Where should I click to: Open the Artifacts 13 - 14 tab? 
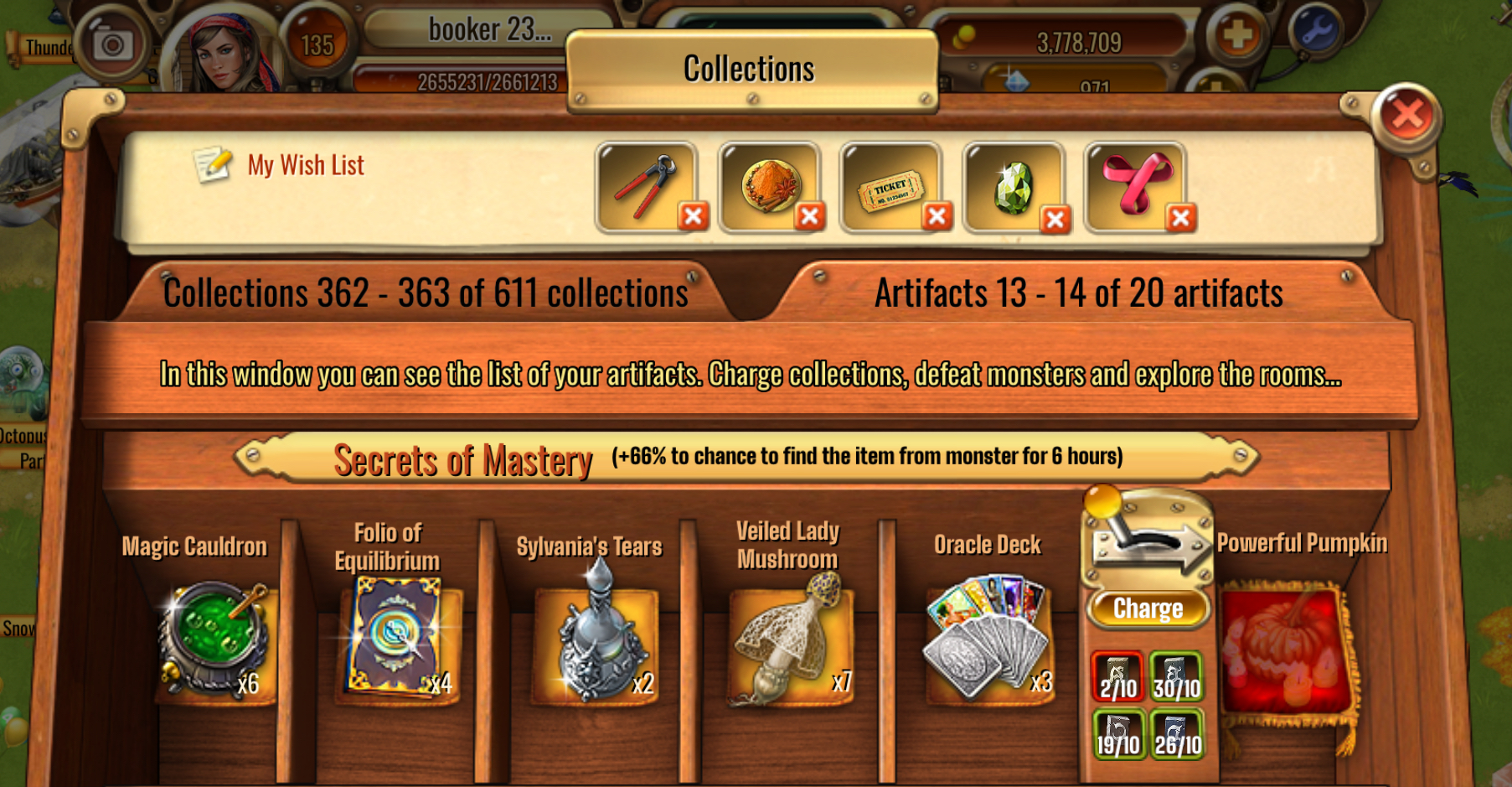[1078, 293]
